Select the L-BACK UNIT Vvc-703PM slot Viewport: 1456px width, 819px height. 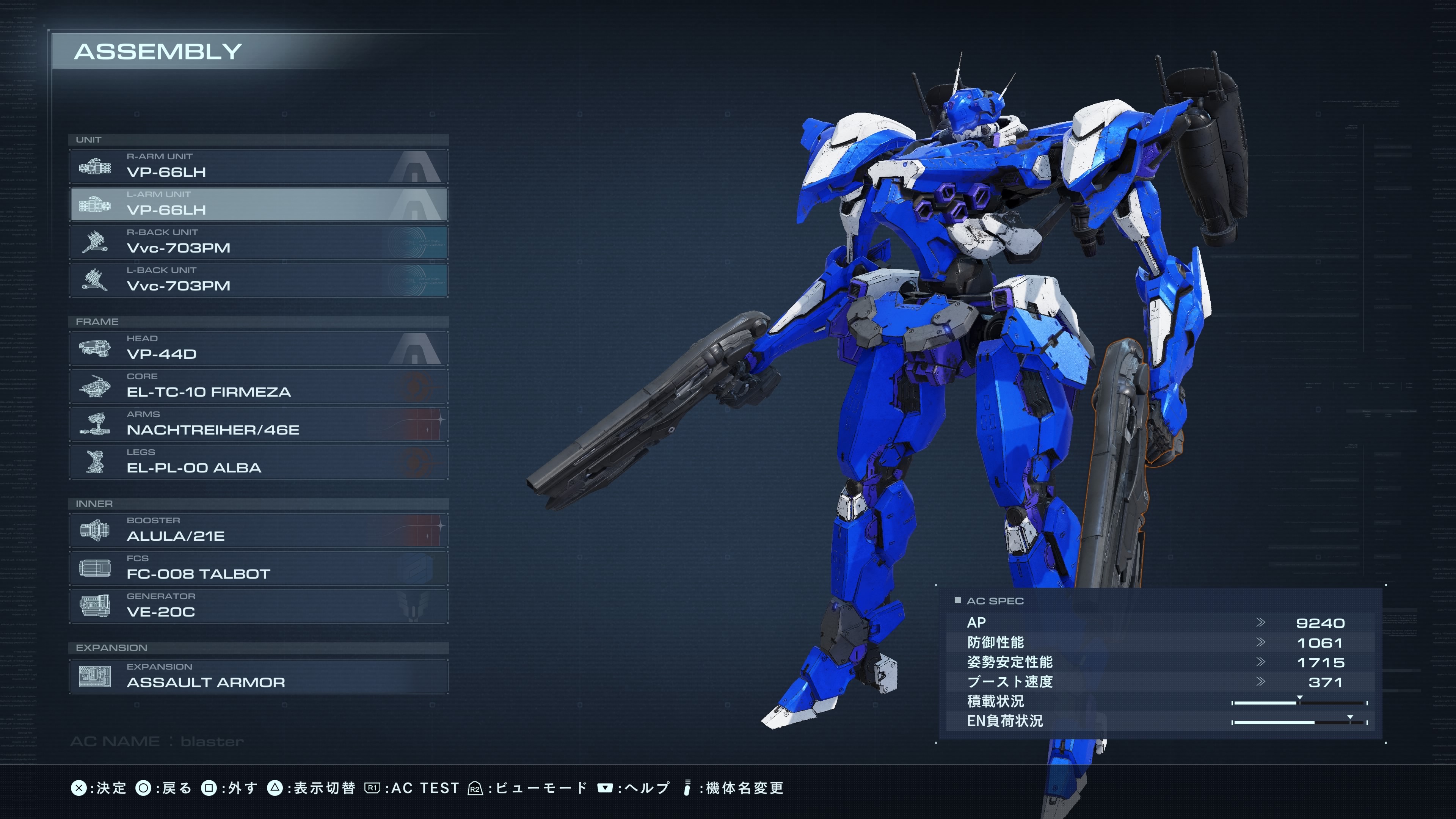pos(258,280)
